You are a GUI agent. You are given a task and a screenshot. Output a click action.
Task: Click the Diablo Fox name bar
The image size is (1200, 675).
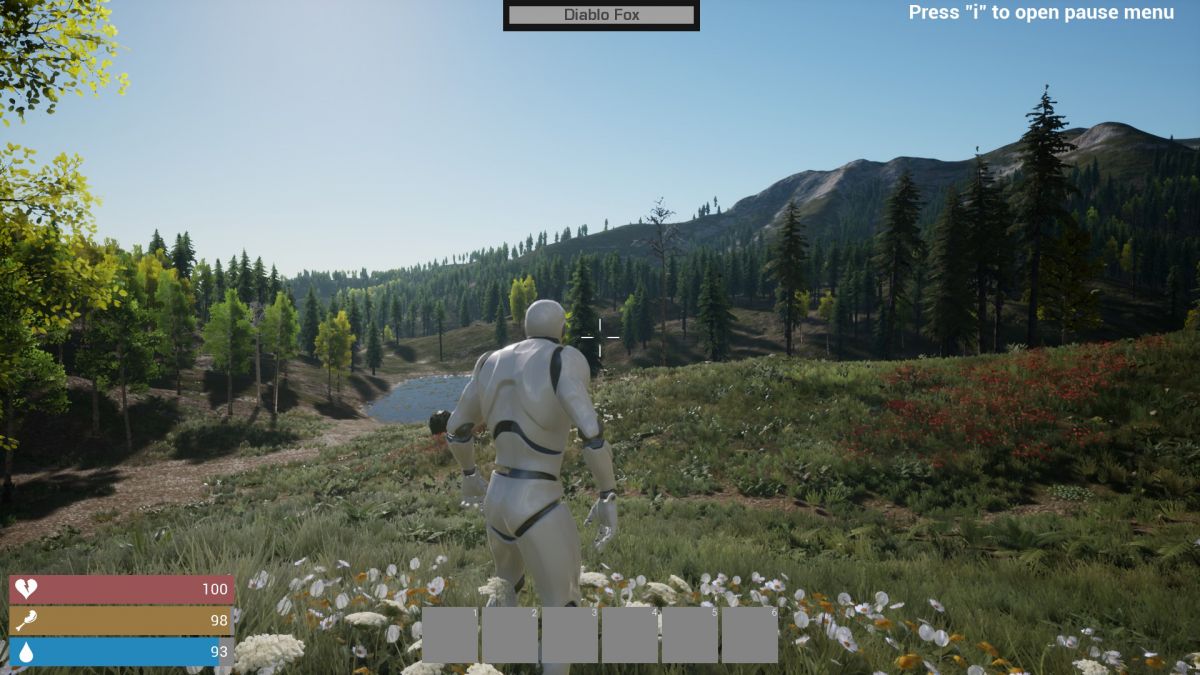coord(601,15)
